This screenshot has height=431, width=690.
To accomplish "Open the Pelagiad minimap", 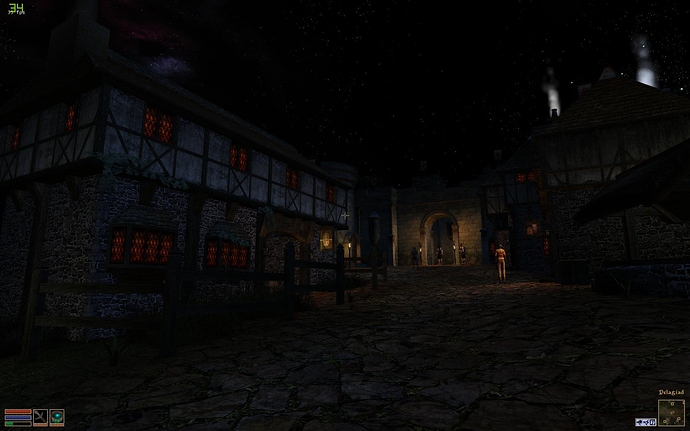I will [x=671, y=412].
